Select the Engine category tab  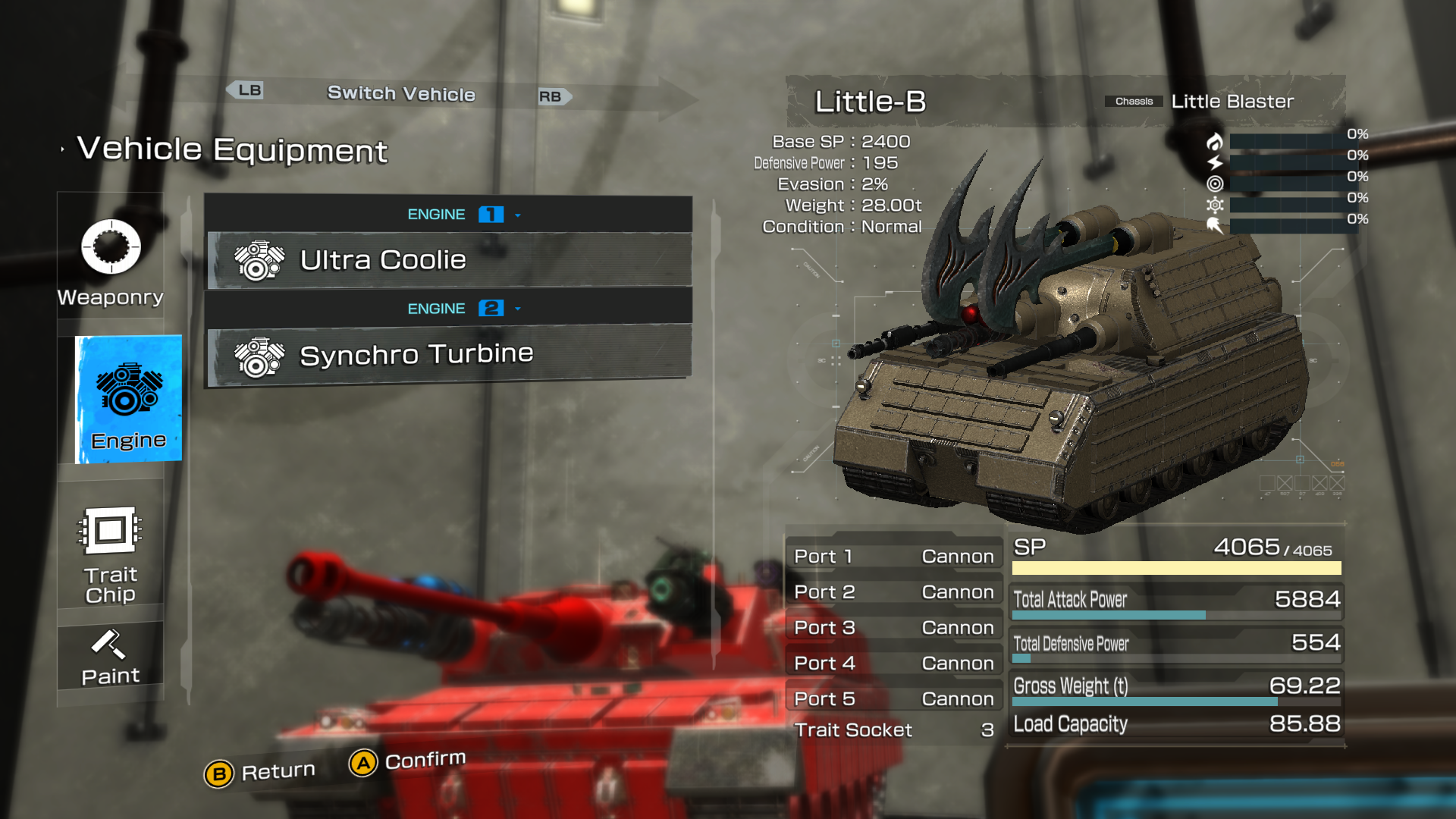[128, 400]
